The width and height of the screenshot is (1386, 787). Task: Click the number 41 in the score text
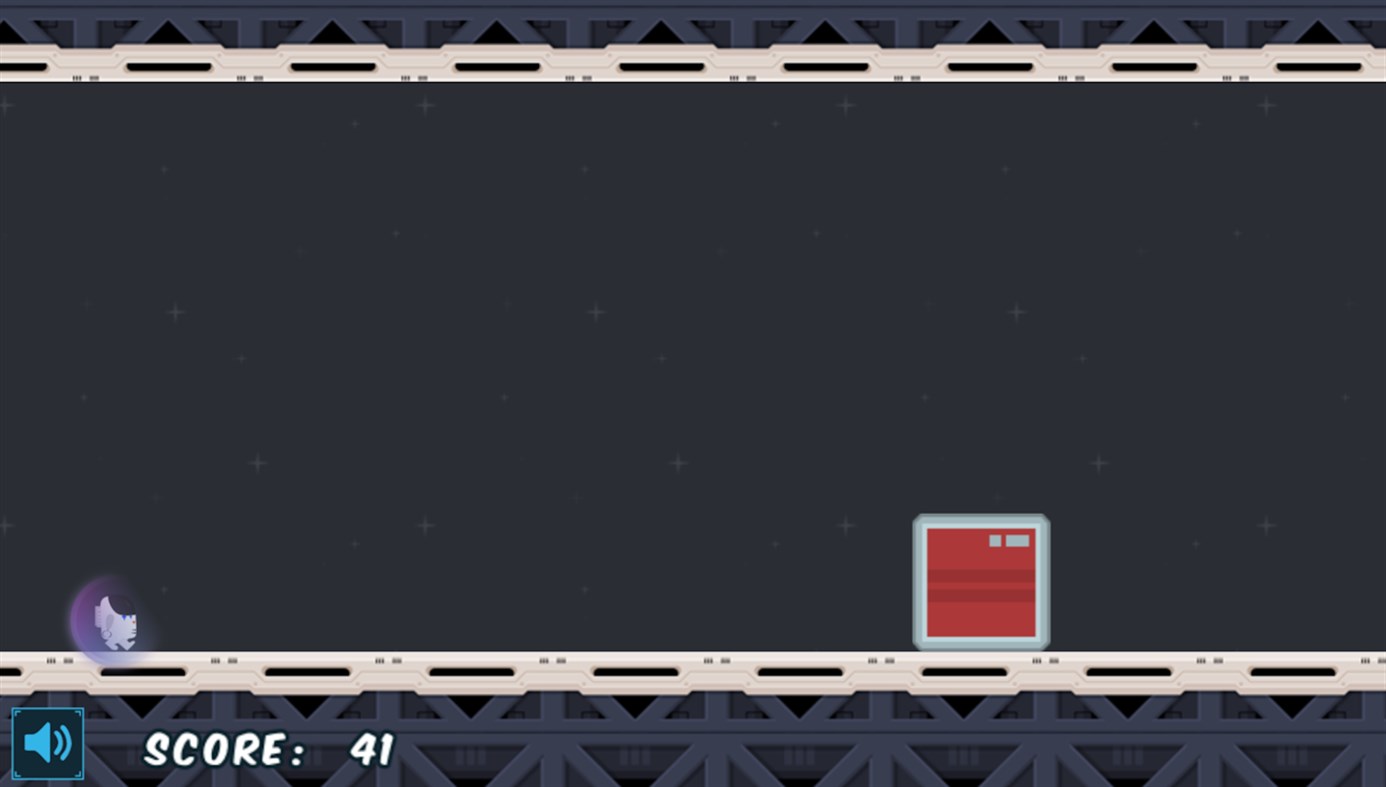[x=370, y=748]
